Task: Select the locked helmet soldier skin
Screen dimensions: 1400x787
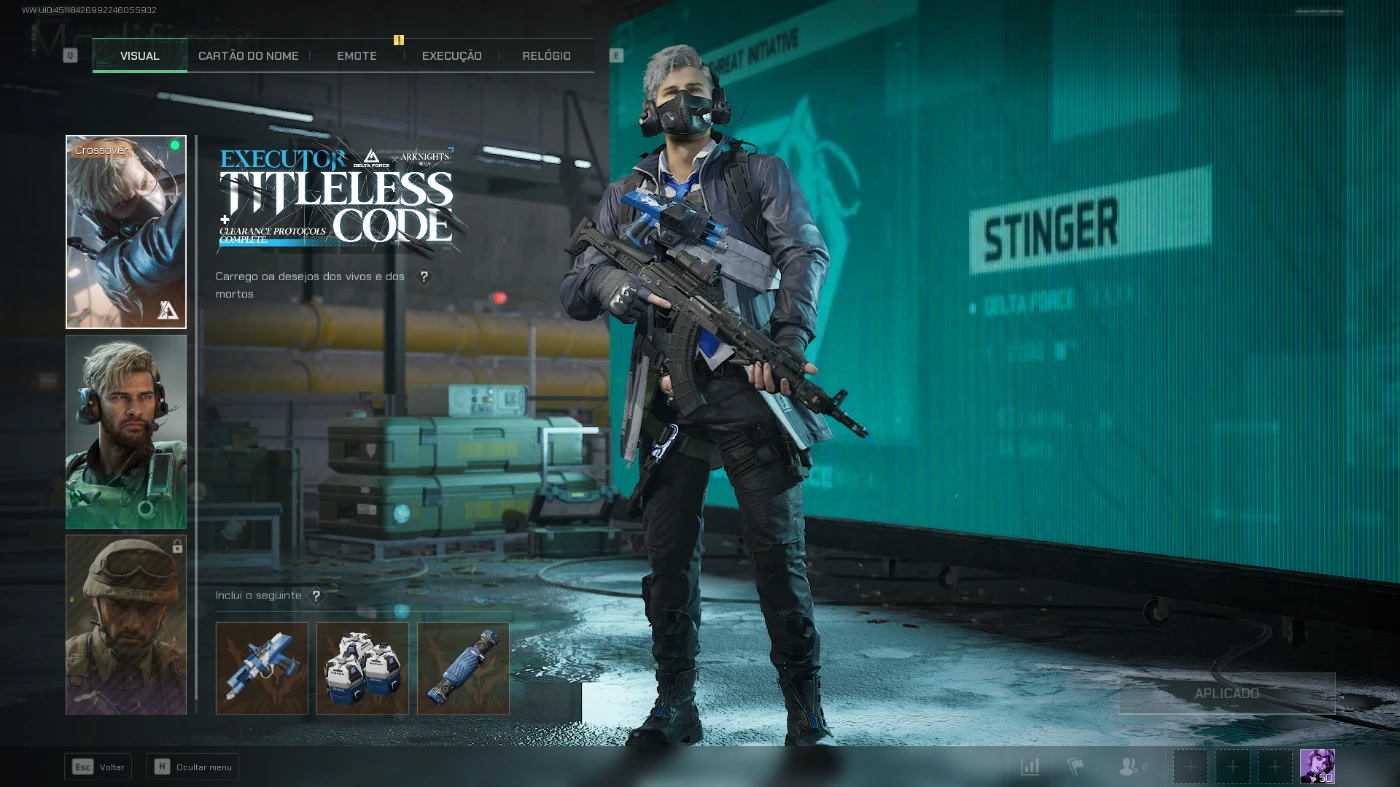Action: (x=126, y=625)
